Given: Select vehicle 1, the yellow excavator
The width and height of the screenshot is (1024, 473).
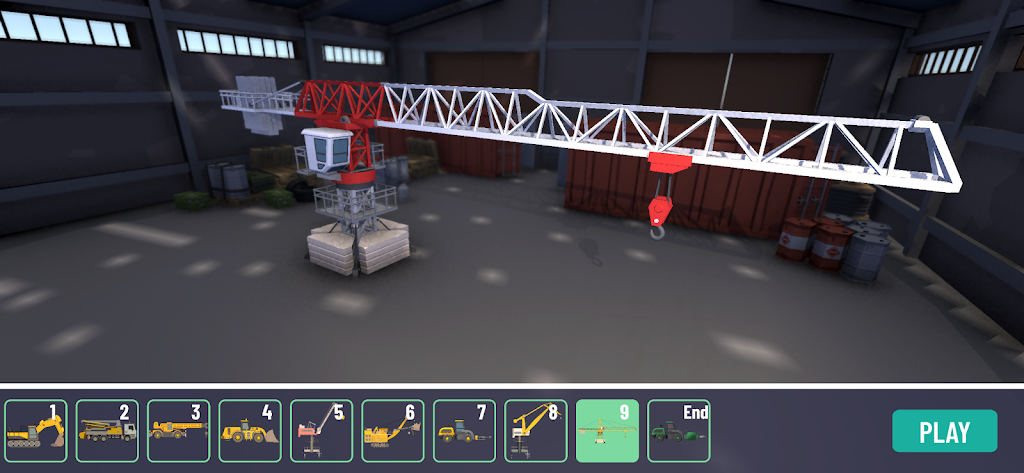Looking at the screenshot, I should click(36, 431).
